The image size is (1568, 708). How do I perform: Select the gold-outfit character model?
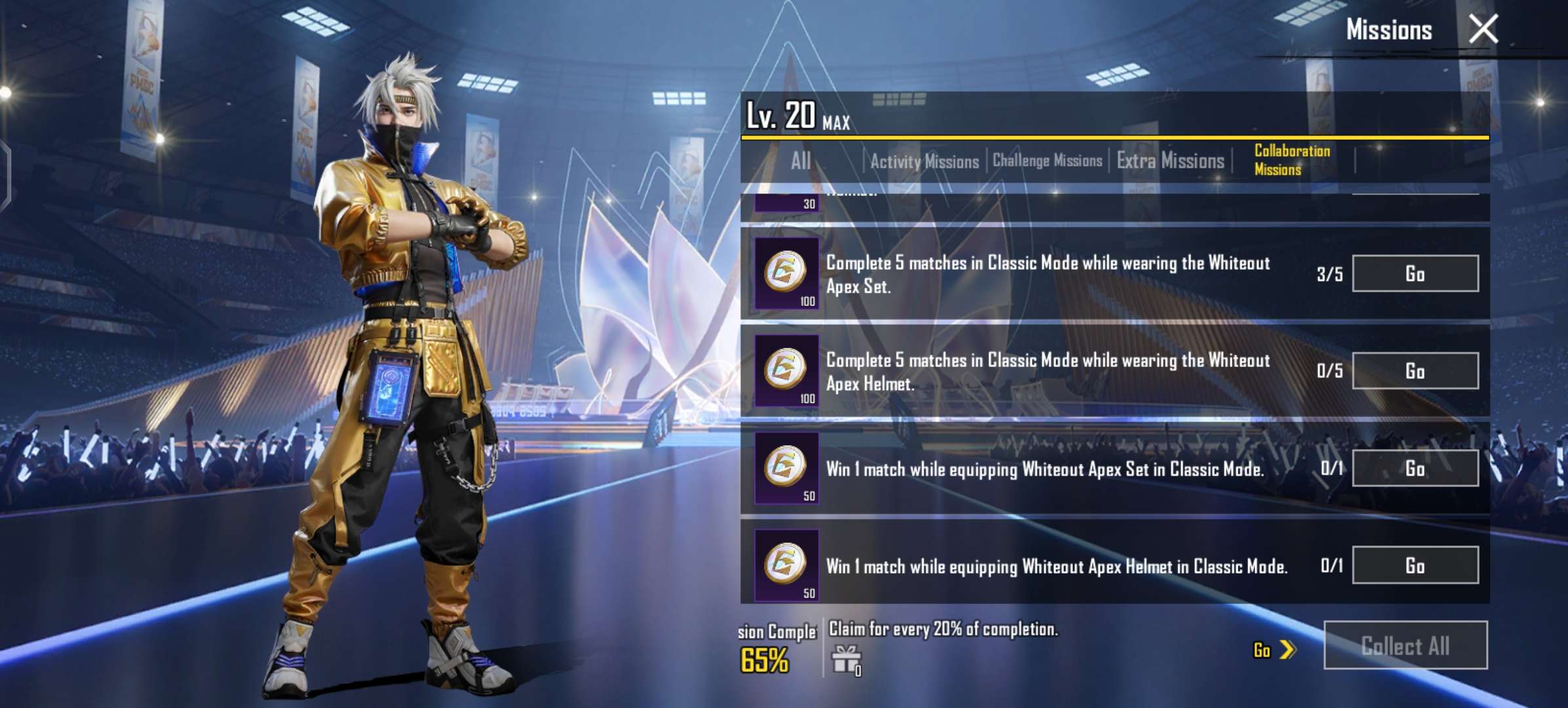point(406,361)
